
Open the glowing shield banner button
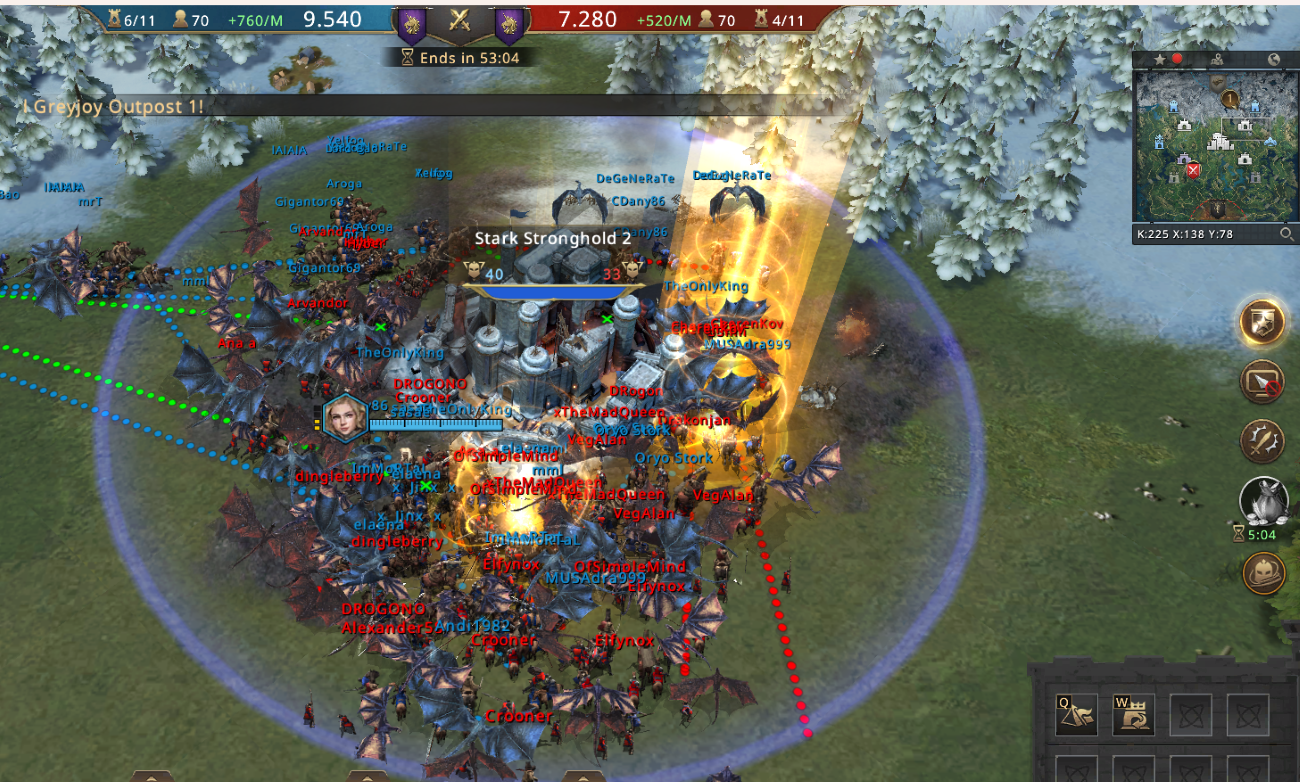[x=1263, y=321]
